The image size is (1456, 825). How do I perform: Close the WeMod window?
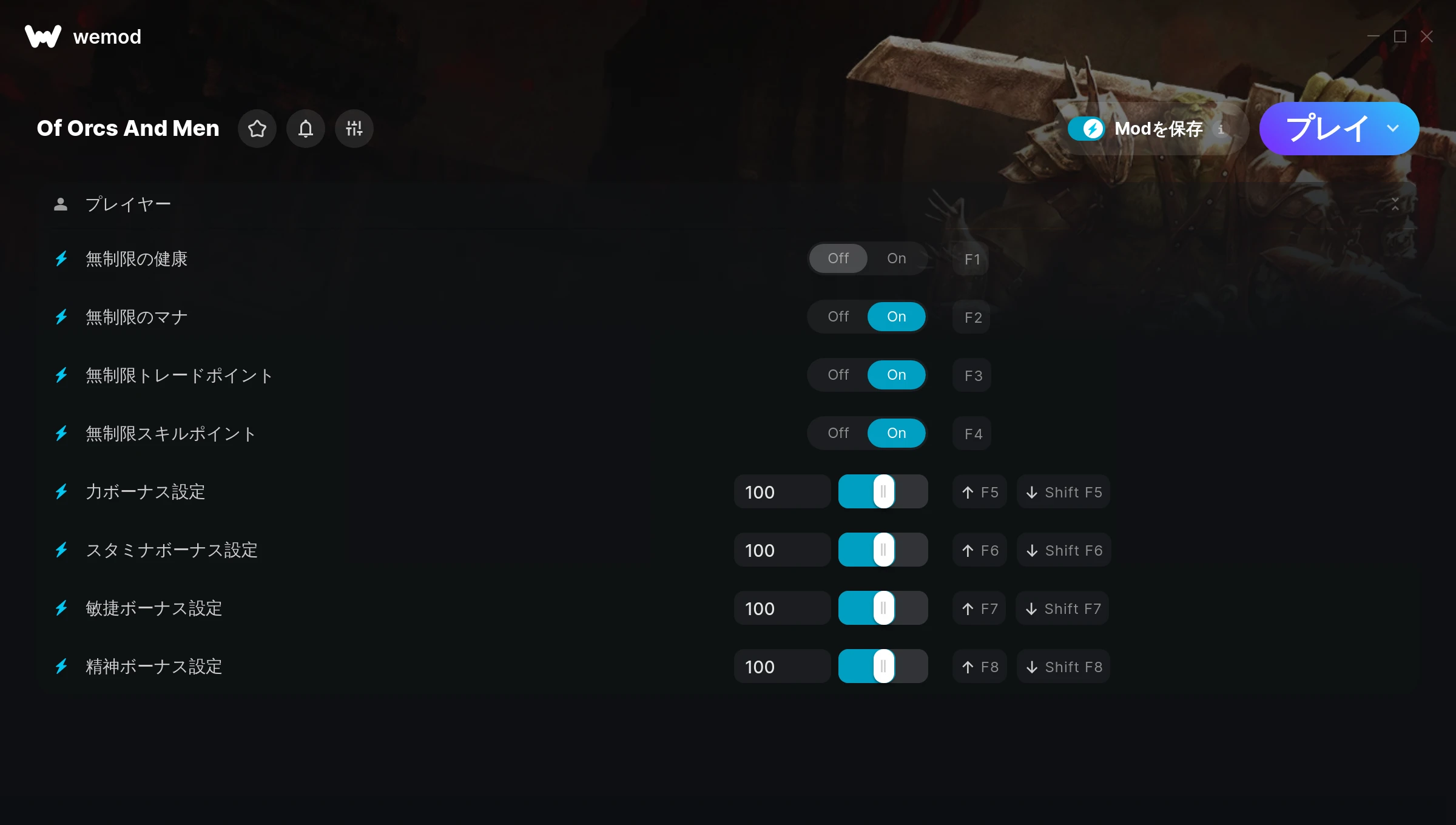tap(1427, 37)
